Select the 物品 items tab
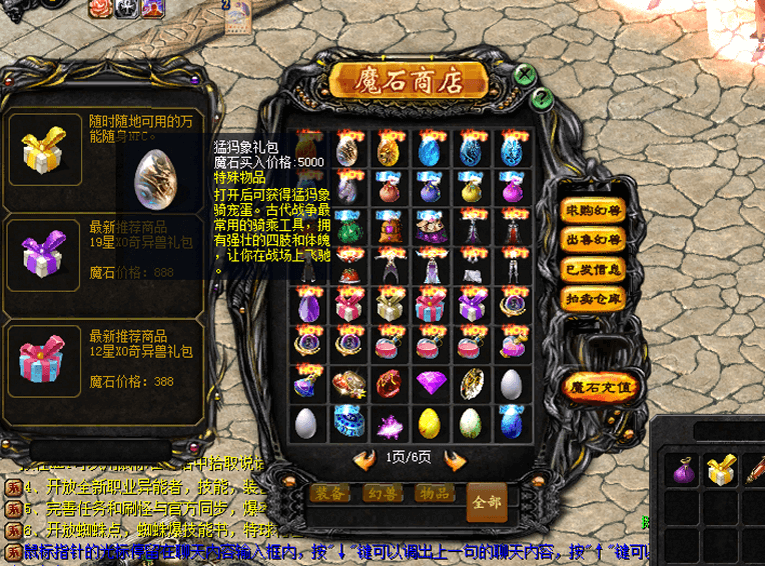Screen dimensions: 765x566 click(x=434, y=493)
